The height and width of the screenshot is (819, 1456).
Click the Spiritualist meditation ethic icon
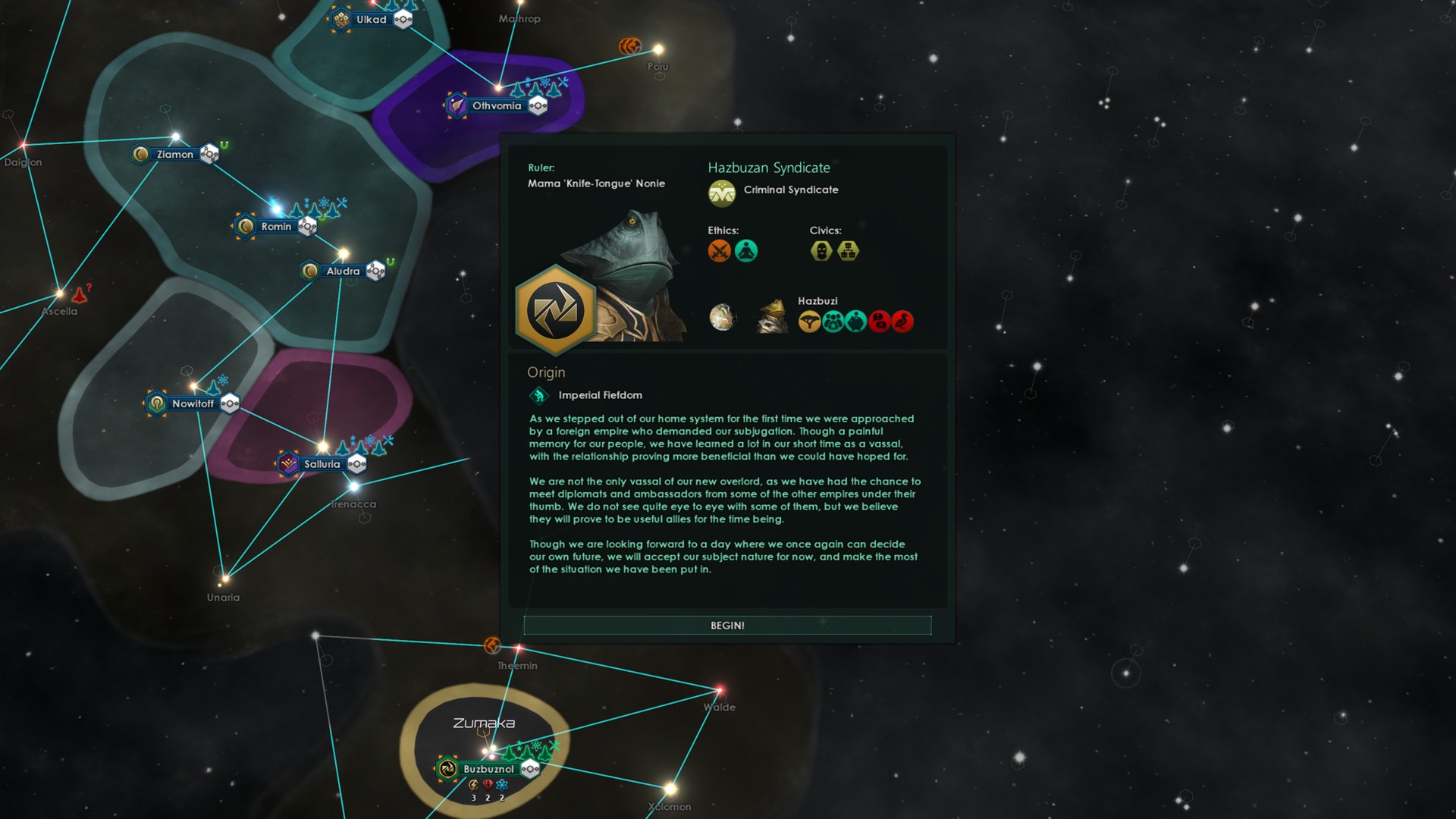click(x=746, y=249)
